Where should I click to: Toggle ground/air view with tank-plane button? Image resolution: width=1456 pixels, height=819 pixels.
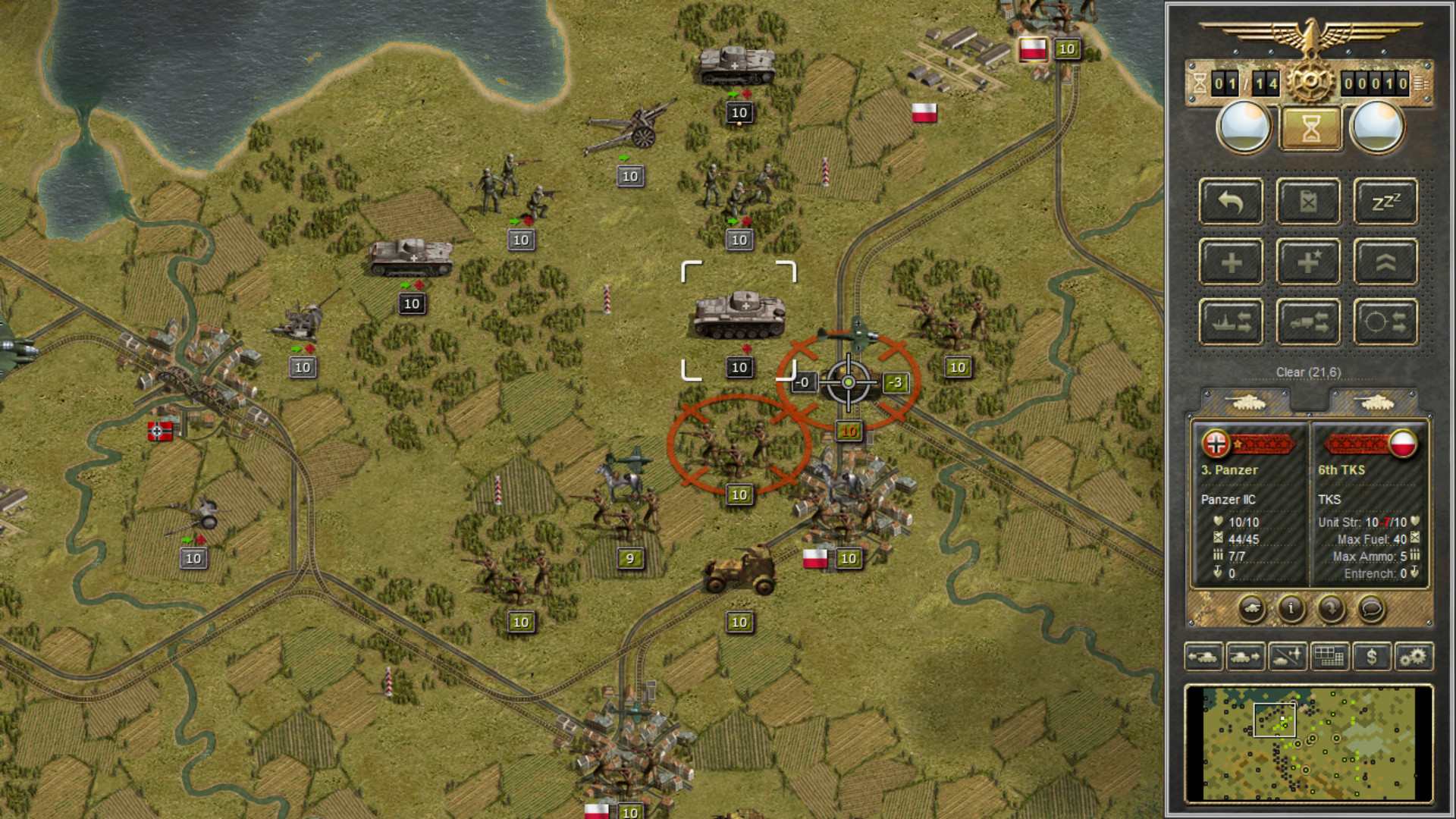click(1287, 657)
